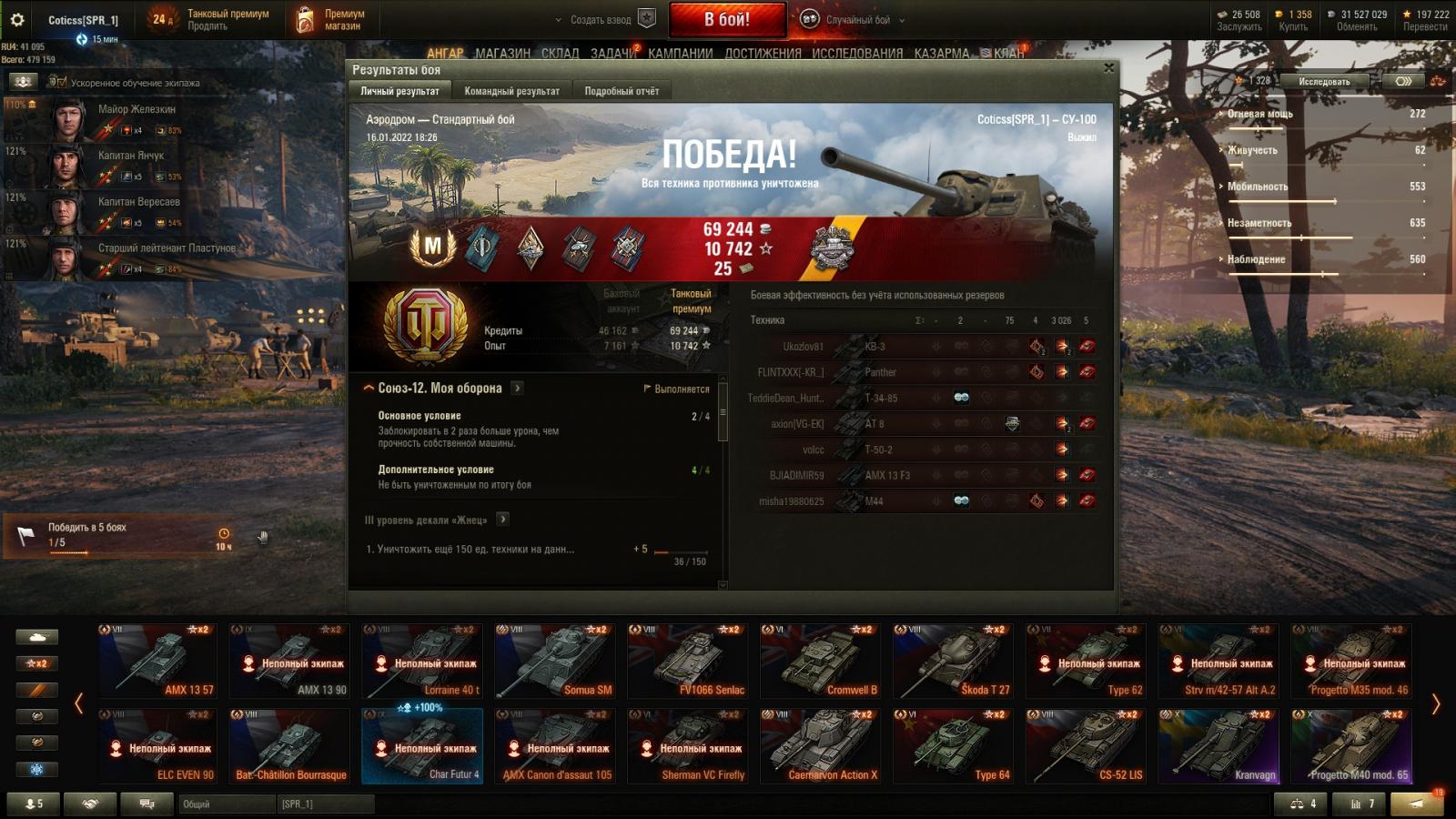
Task: Open the Случайный бой mode dropdown
Action: click(x=857, y=19)
